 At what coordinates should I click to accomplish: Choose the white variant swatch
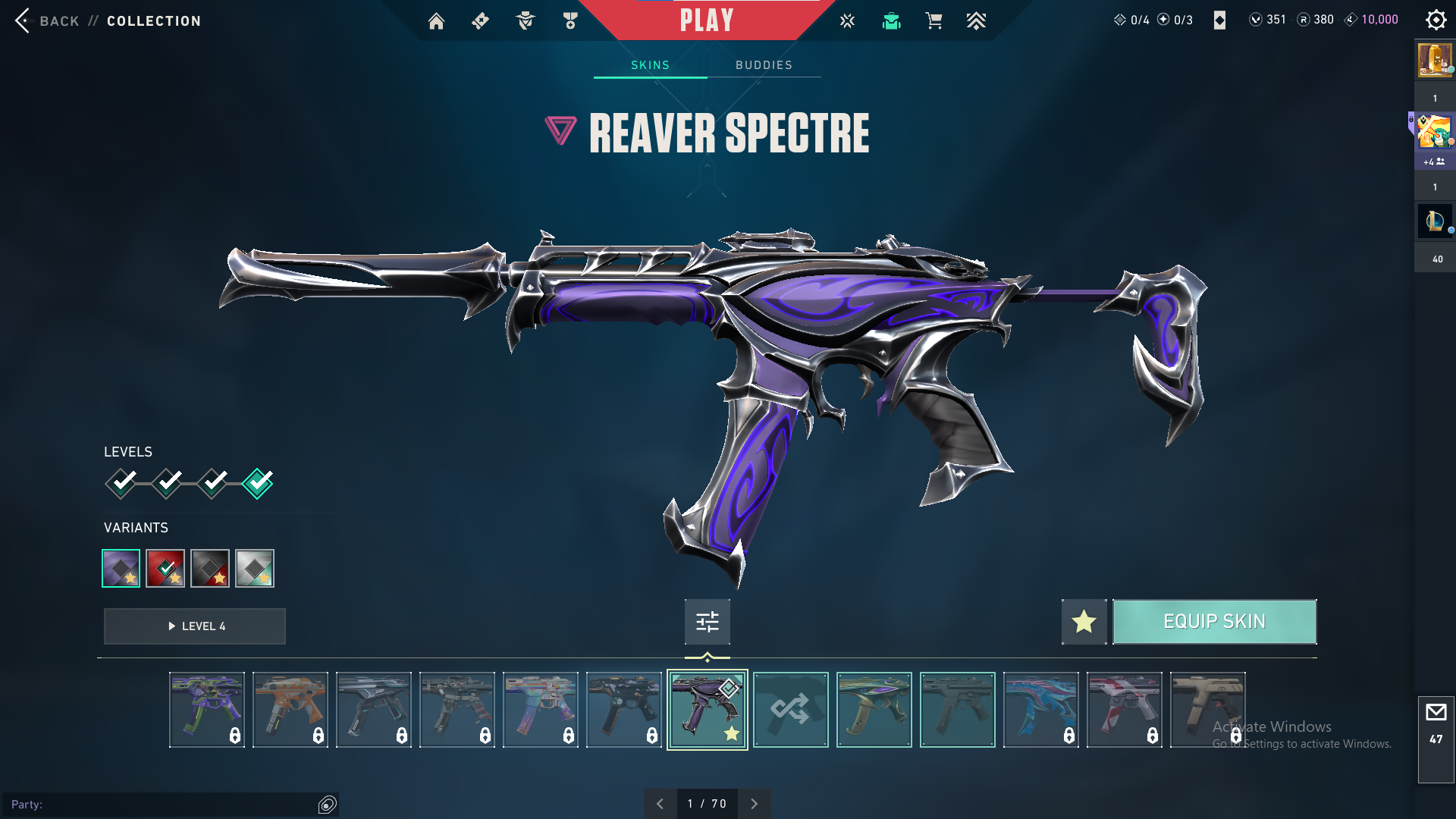click(x=255, y=568)
